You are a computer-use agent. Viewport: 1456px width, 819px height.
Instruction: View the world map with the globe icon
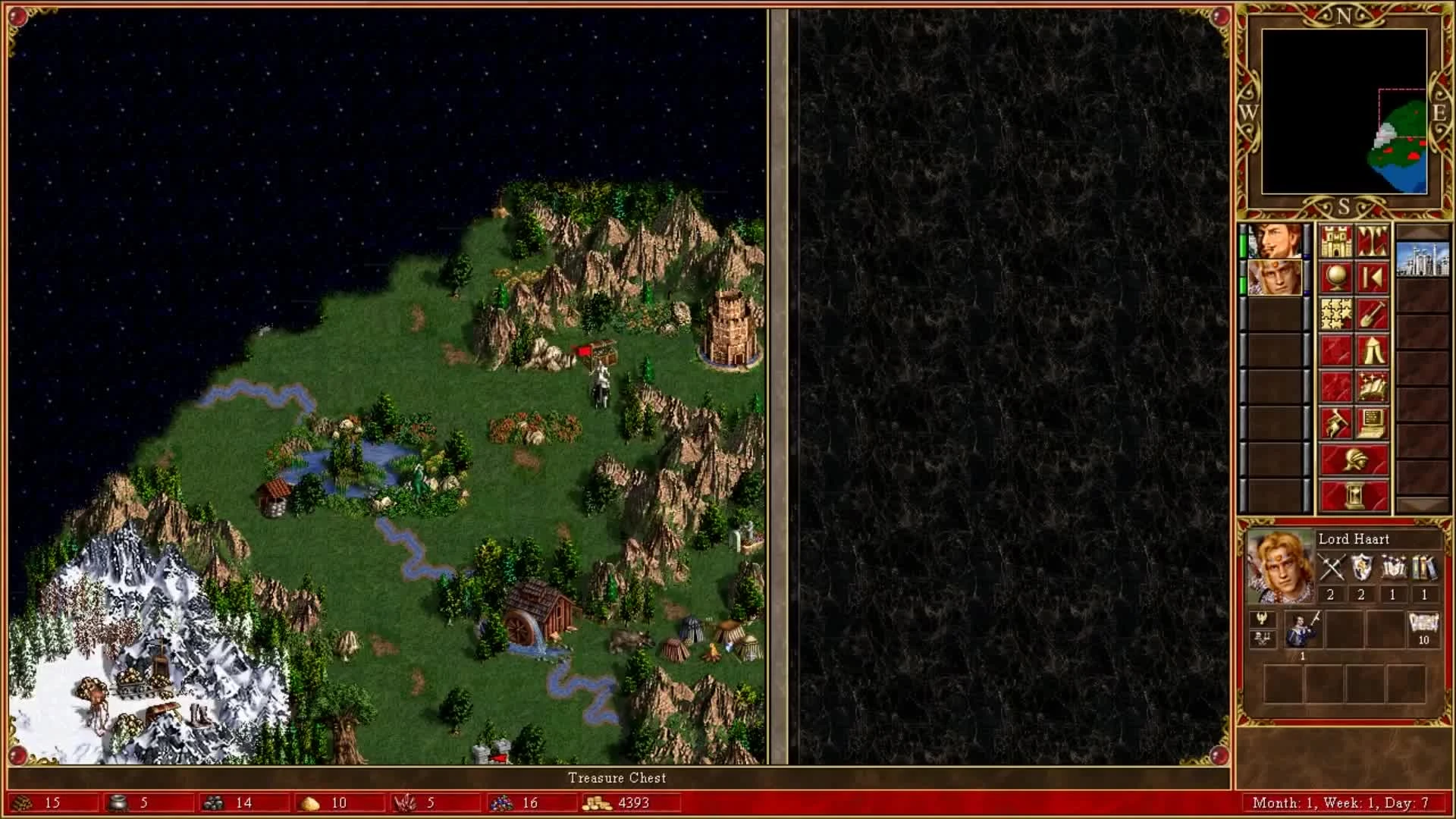click(1336, 276)
